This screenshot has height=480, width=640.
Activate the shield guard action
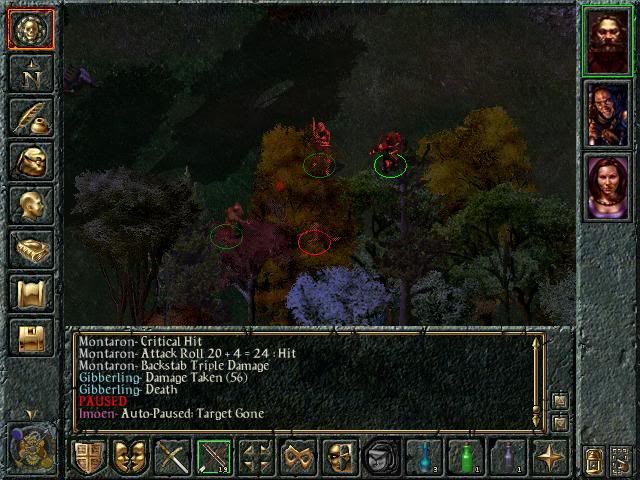pos(89,458)
